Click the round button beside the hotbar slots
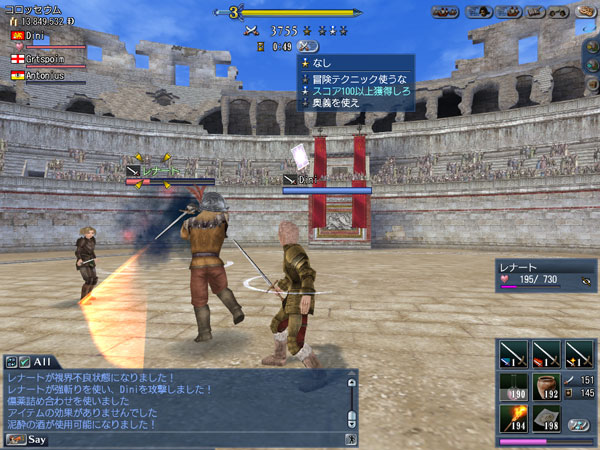 pos(577,423)
